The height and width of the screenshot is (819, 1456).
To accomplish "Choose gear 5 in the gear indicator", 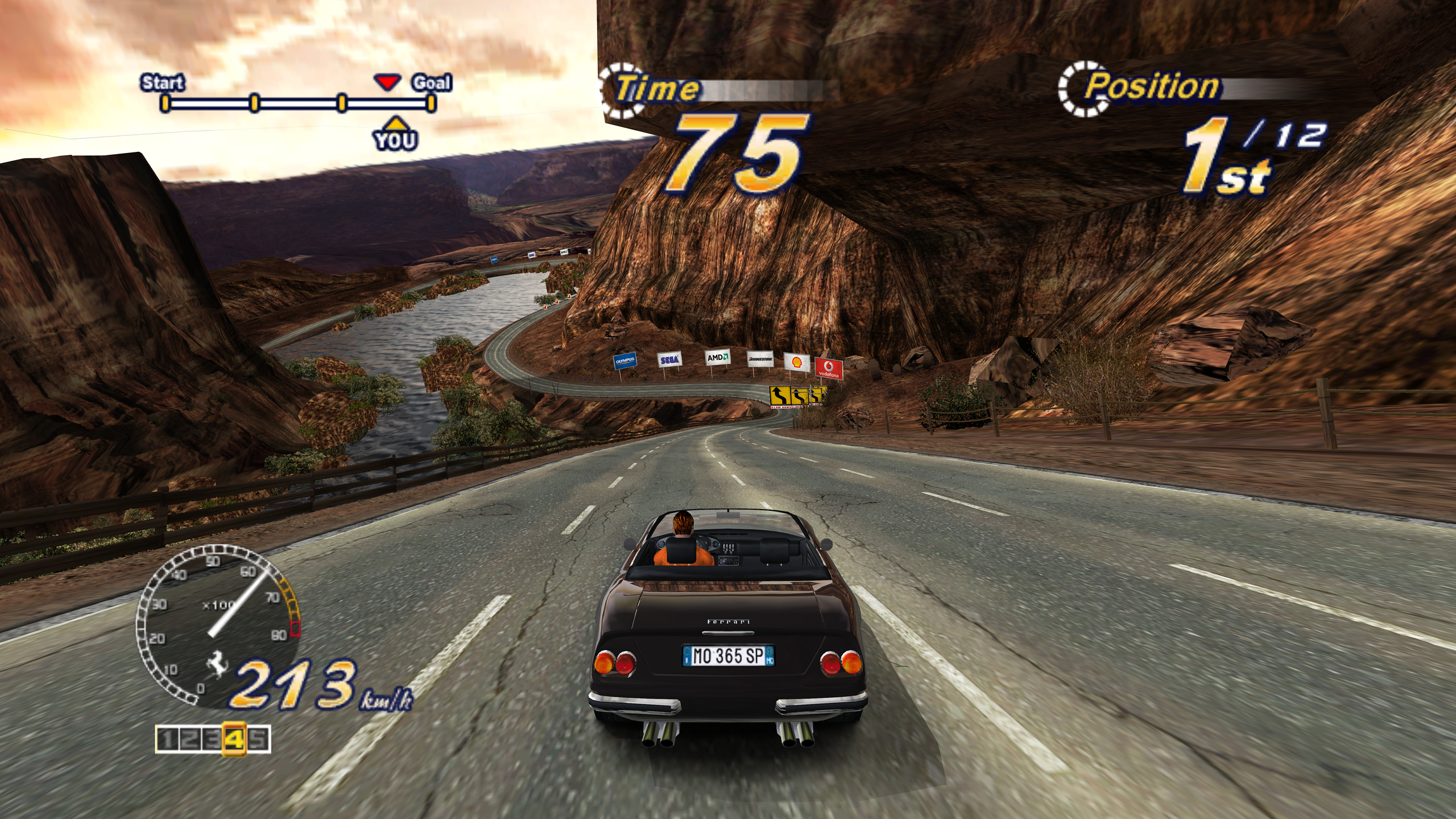I will [x=259, y=739].
